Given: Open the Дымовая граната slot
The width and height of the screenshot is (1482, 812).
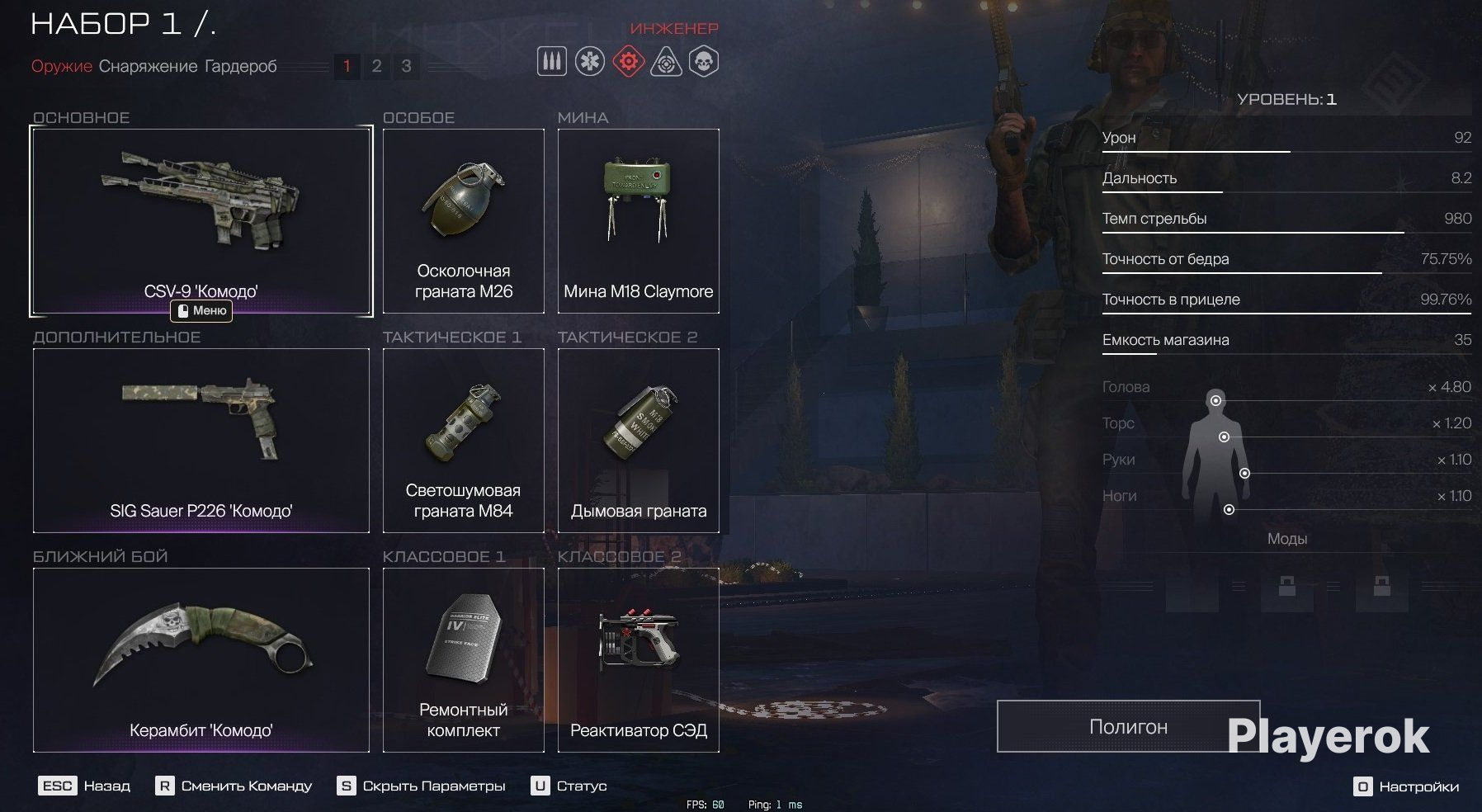Looking at the screenshot, I should tap(639, 440).
